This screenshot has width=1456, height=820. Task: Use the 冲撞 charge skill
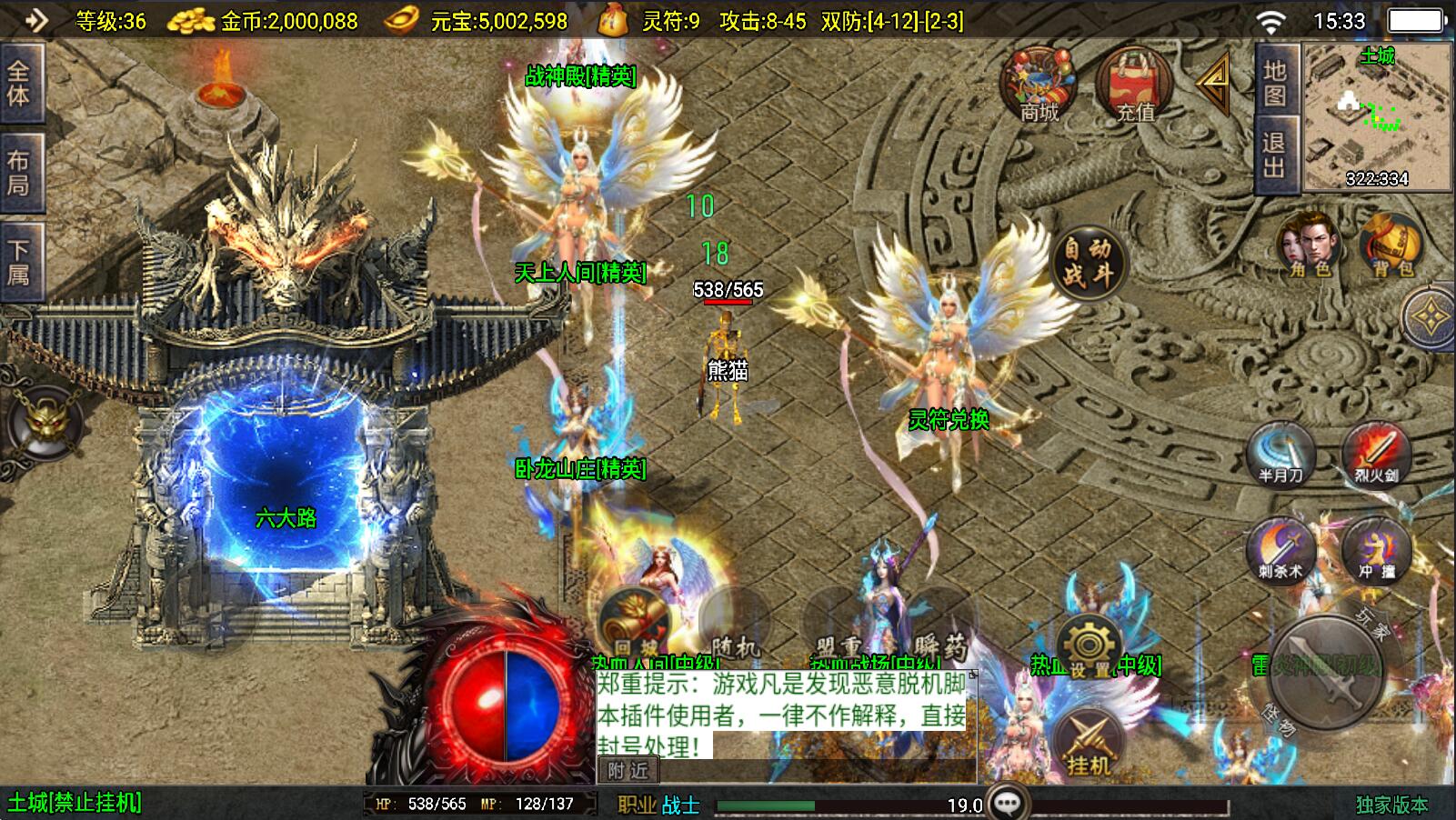click(x=1375, y=551)
